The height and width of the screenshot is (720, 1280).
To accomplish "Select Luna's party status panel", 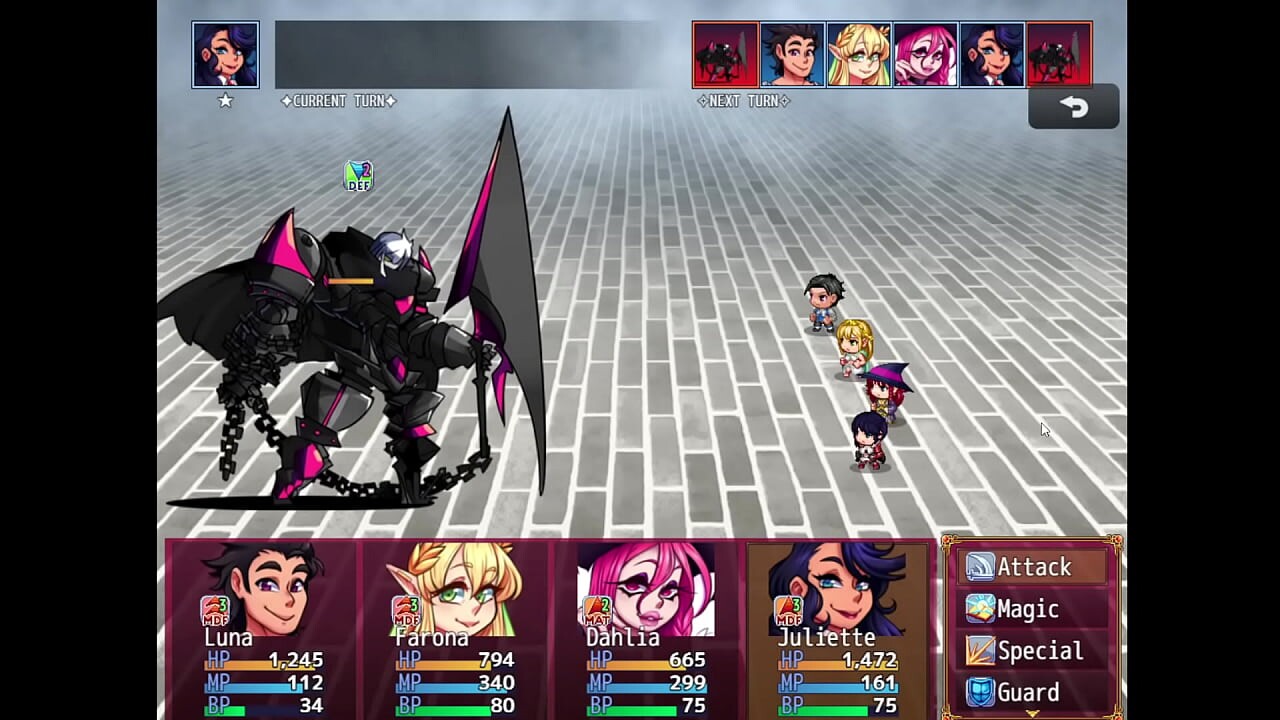I will click(262, 630).
